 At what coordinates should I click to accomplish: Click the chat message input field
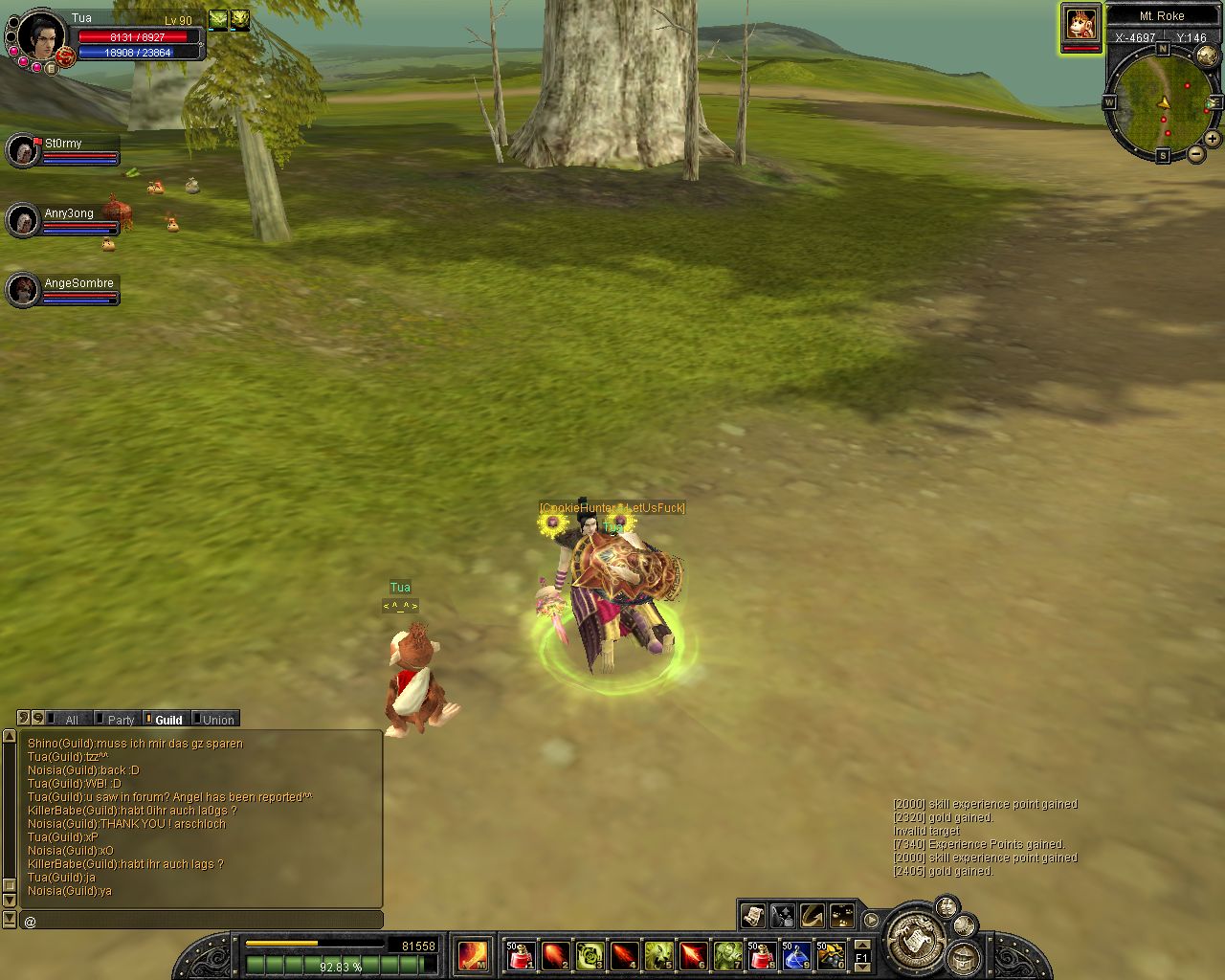pos(201,921)
